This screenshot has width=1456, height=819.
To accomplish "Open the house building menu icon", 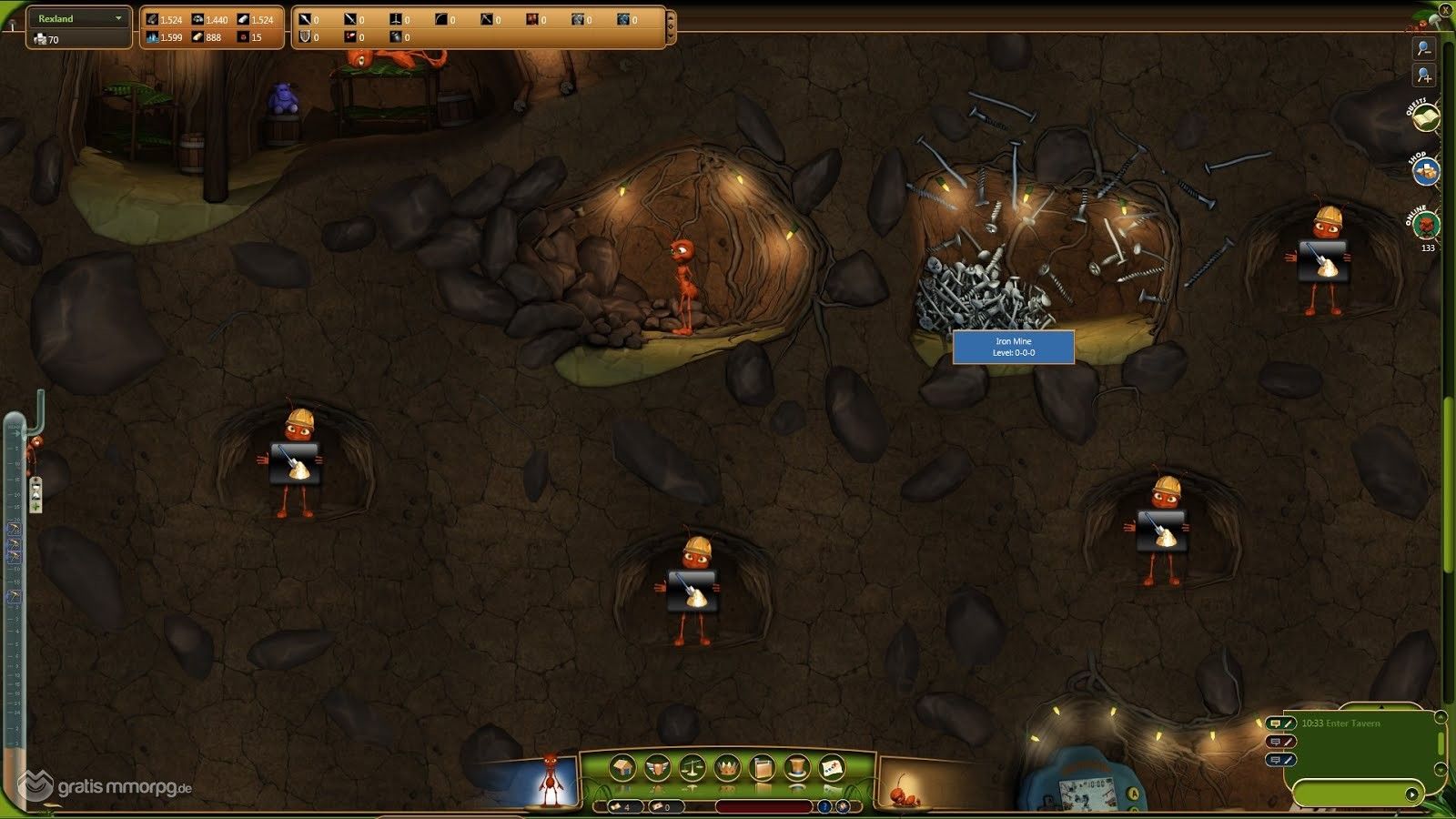I will 622,769.
